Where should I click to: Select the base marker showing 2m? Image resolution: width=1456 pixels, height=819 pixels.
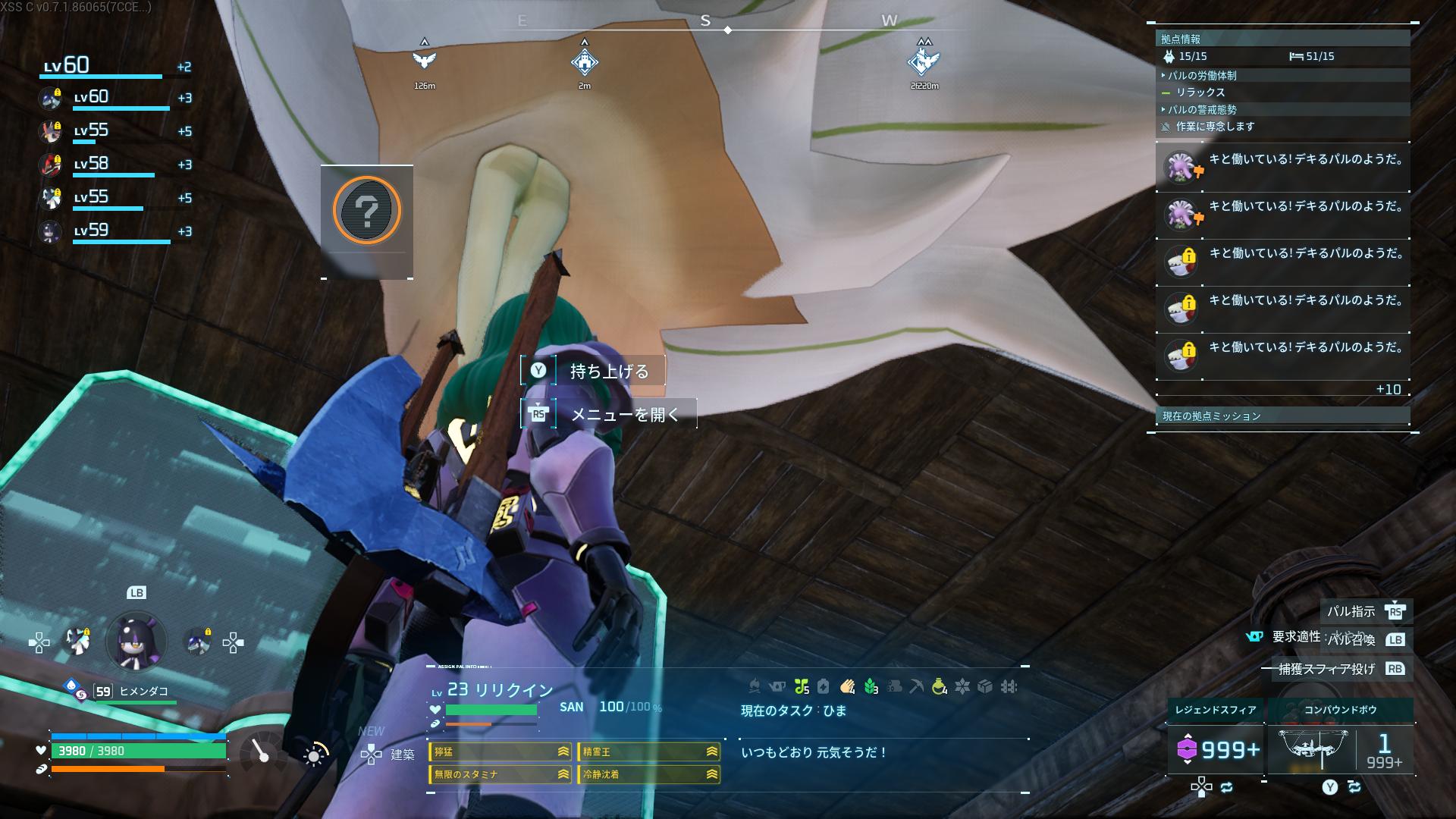pyautogui.click(x=584, y=61)
